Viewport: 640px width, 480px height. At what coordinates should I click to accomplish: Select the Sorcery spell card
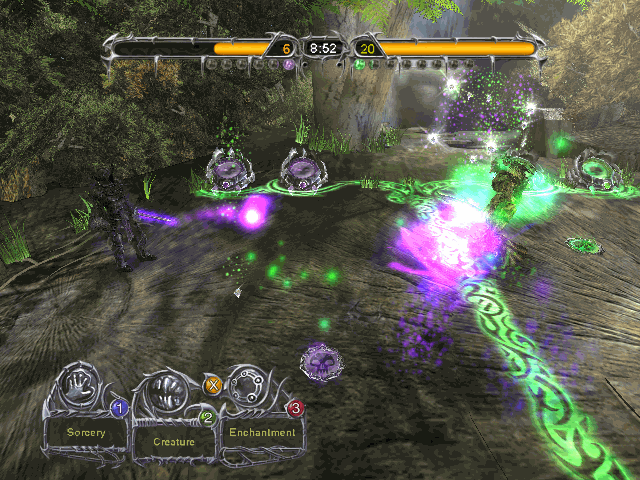click(x=85, y=434)
